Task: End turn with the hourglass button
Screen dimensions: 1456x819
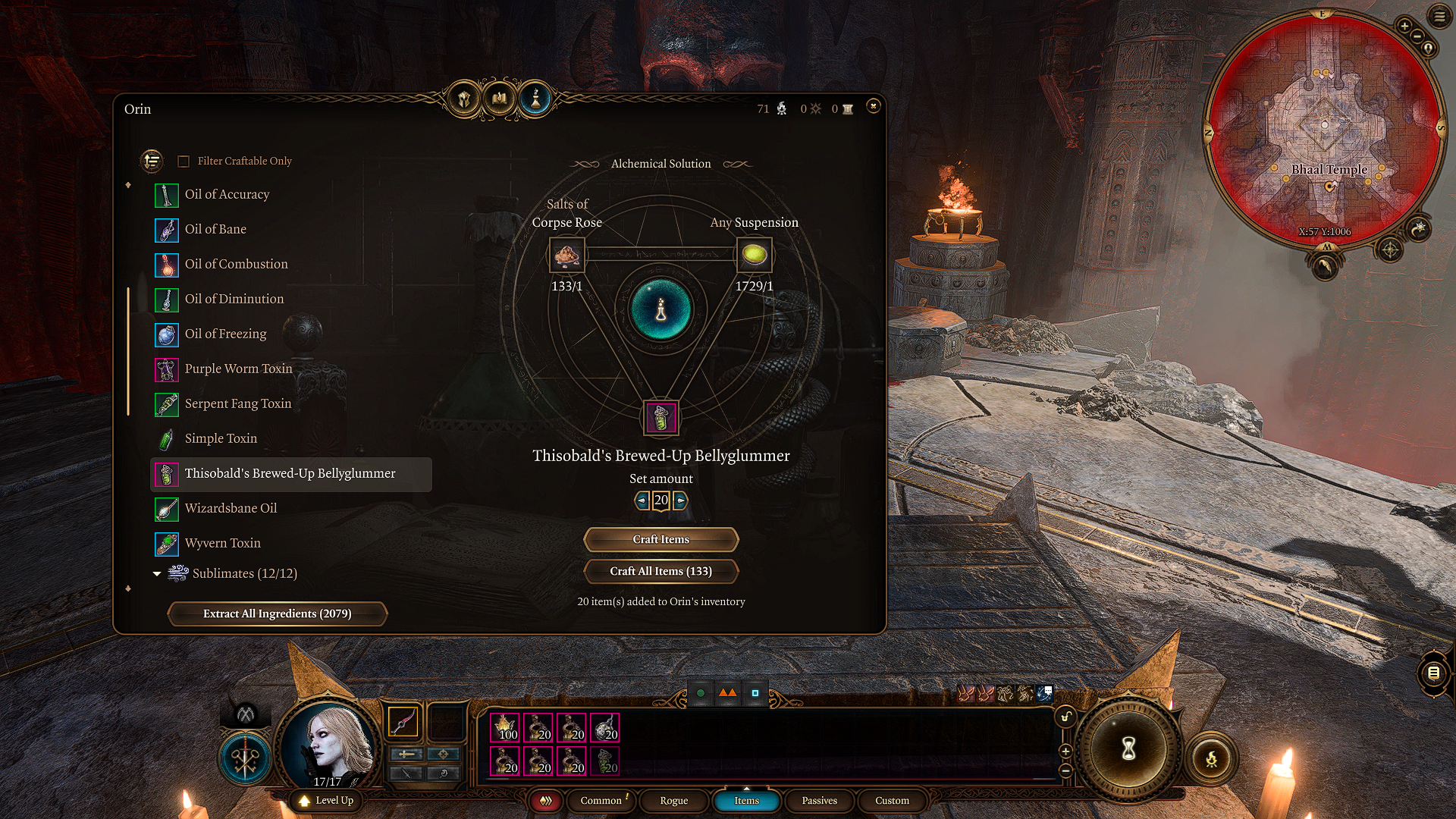Action: coord(1128,749)
